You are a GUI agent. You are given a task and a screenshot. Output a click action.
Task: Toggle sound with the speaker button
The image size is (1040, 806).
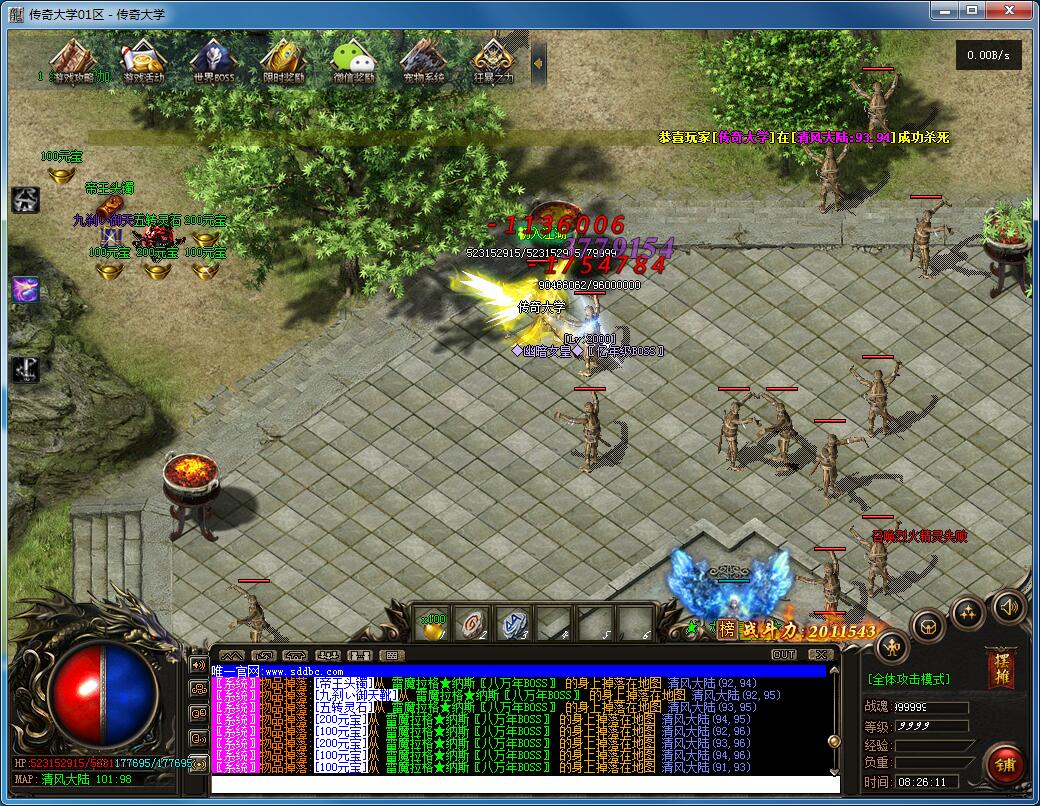tap(1008, 606)
